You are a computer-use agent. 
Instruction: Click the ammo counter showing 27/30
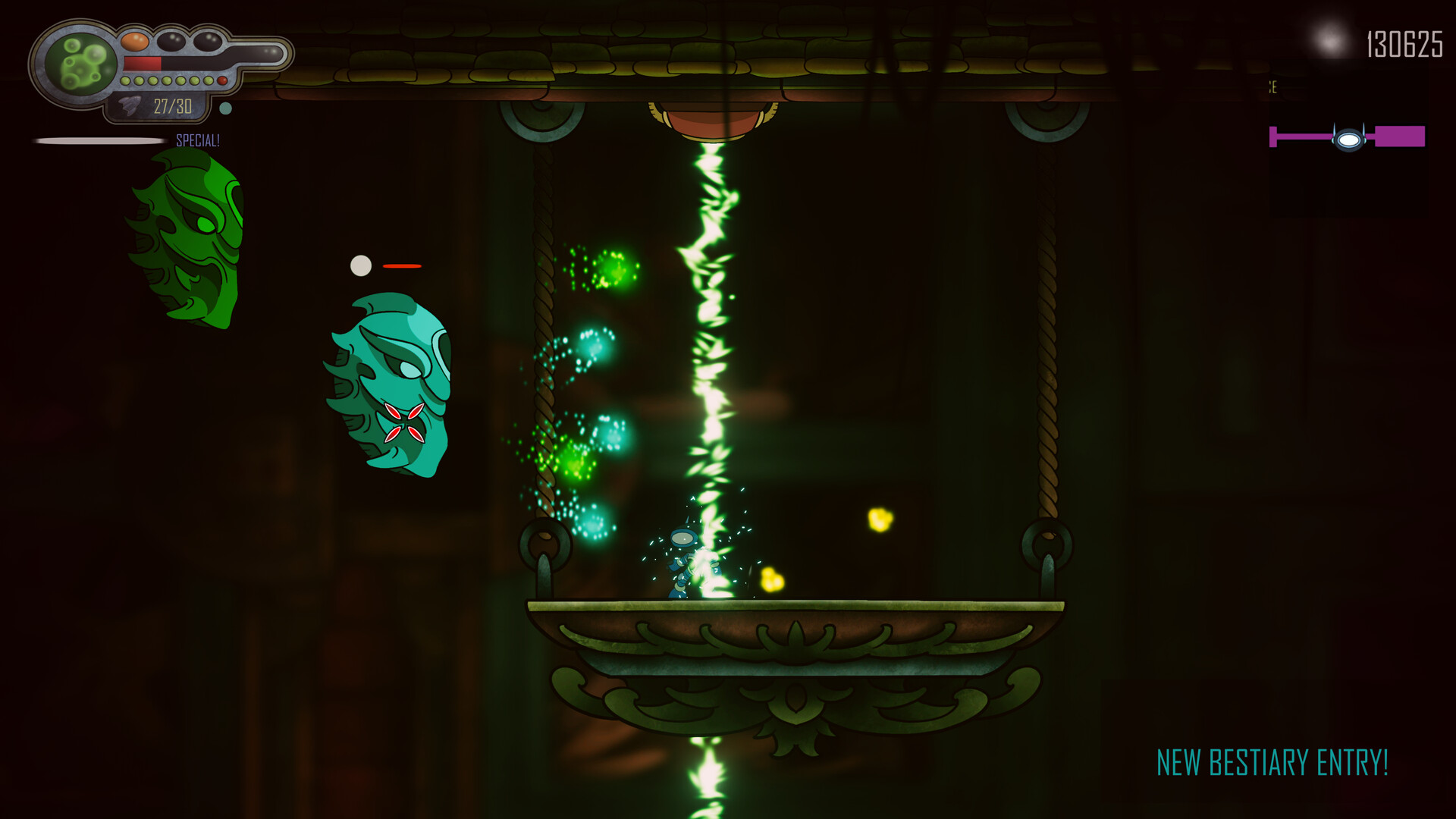[172, 106]
